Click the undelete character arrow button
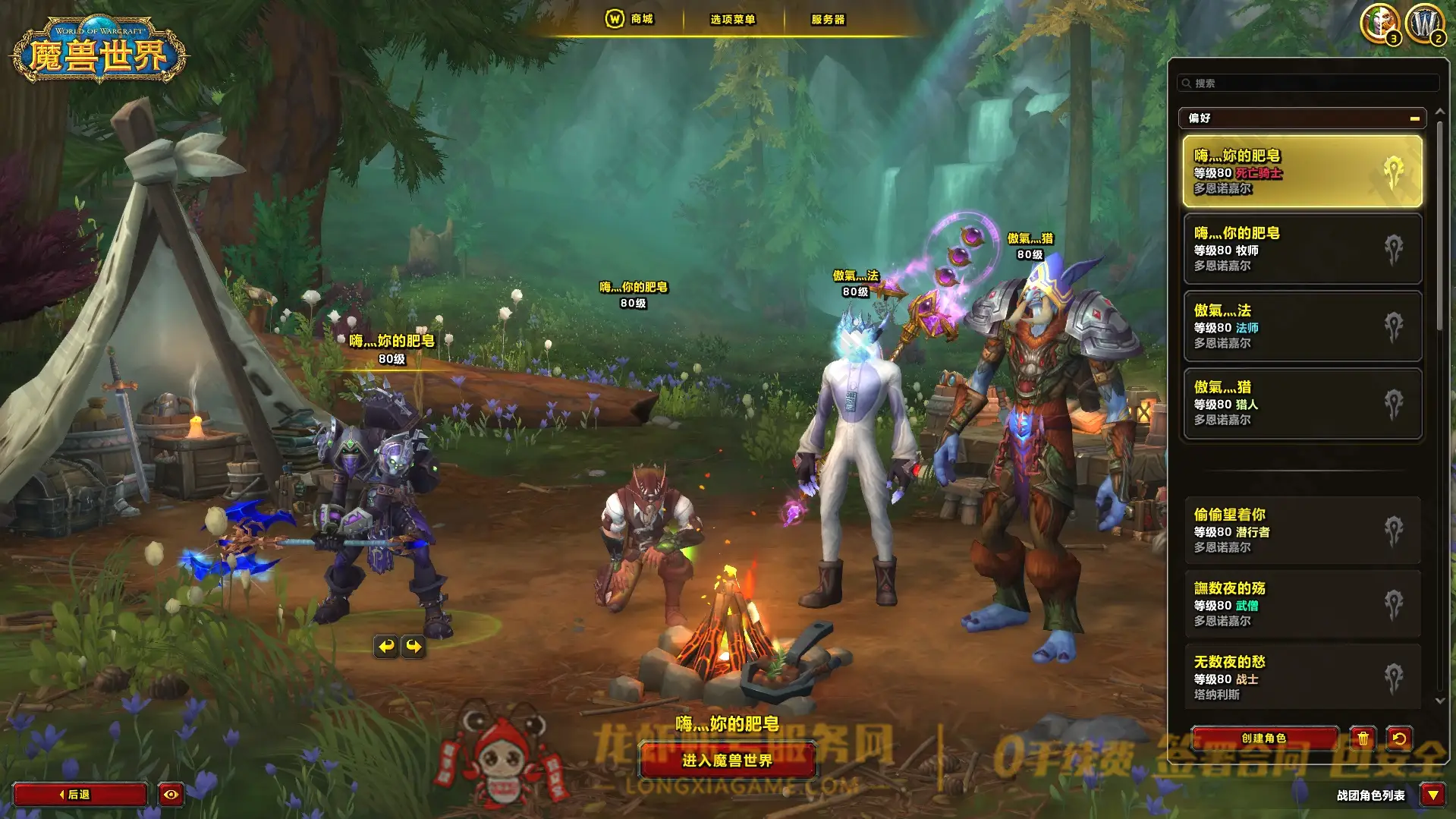This screenshot has width=1456, height=819. click(x=1399, y=738)
